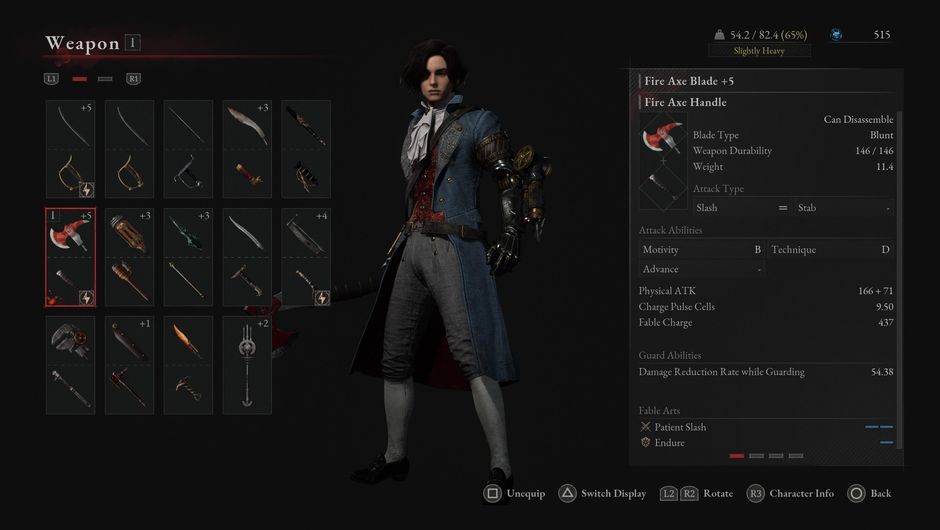The height and width of the screenshot is (530, 940).
Task: Pick the +1 cleaver weapon slot
Action: click(130, 365)
